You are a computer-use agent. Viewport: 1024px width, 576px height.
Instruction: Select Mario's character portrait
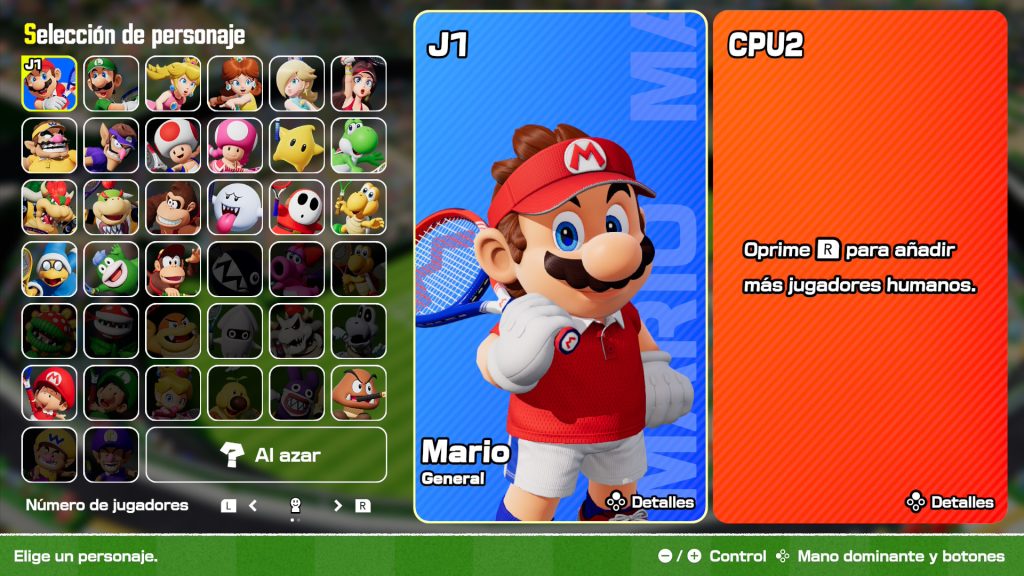tap(49, 83)
